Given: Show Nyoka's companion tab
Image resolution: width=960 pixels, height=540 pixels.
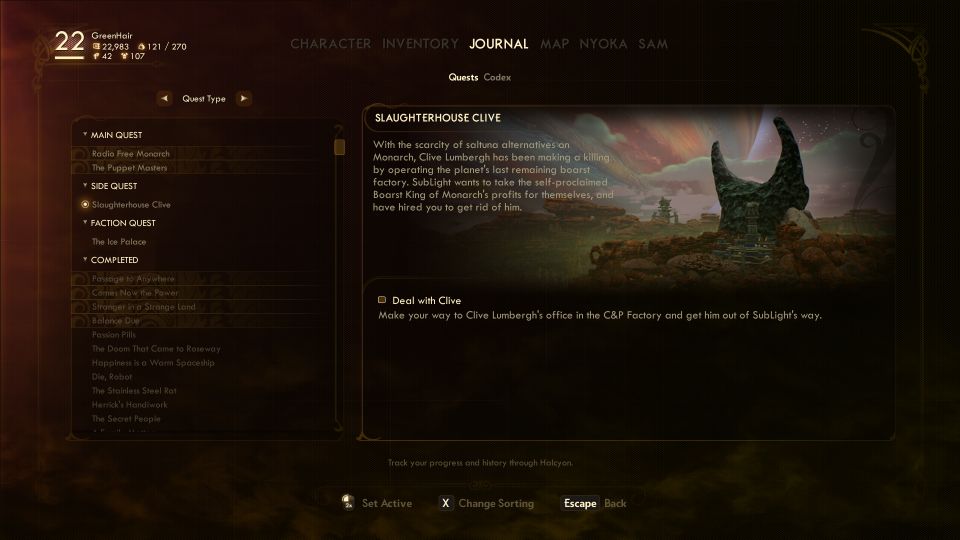Looking at the screenshot, I should [603, 44].
